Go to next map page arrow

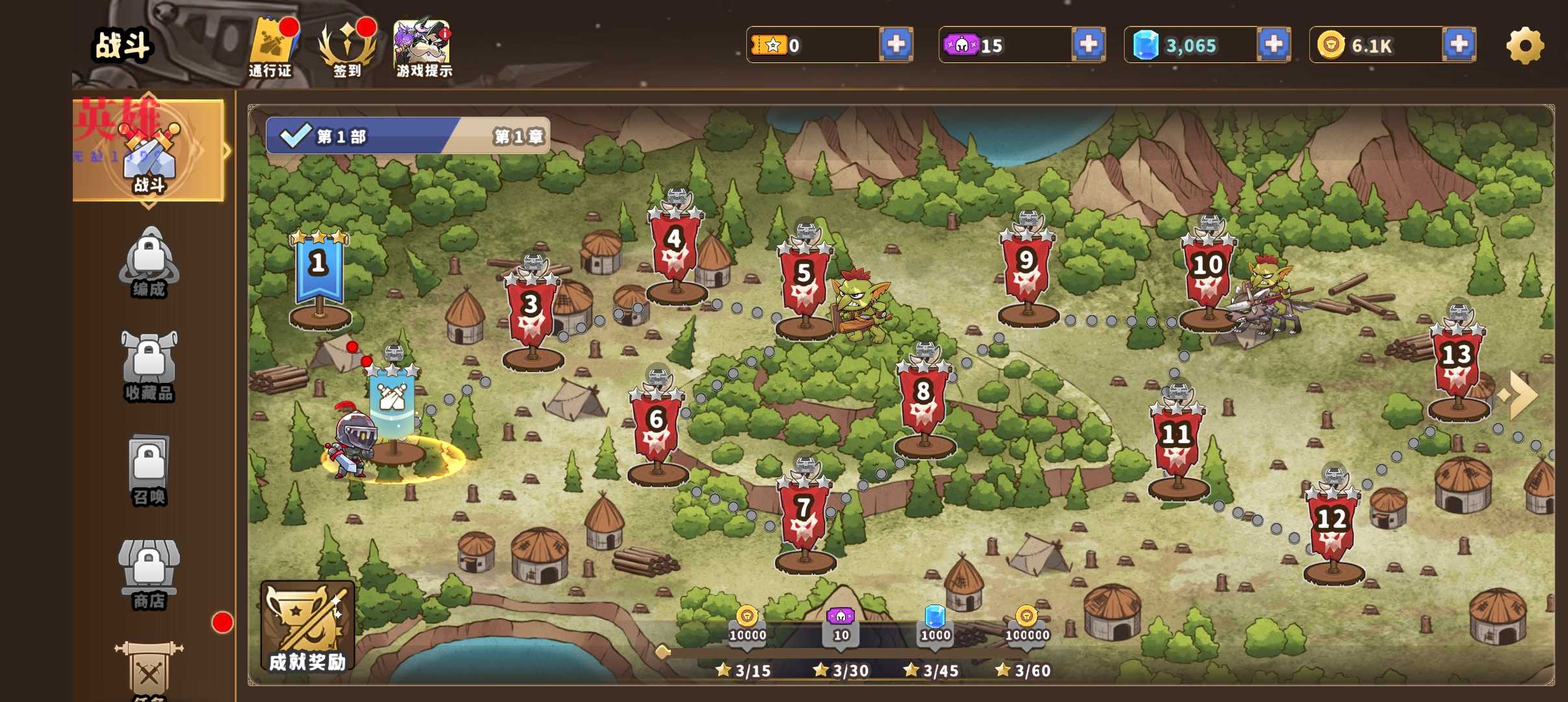coord(1520,395)
